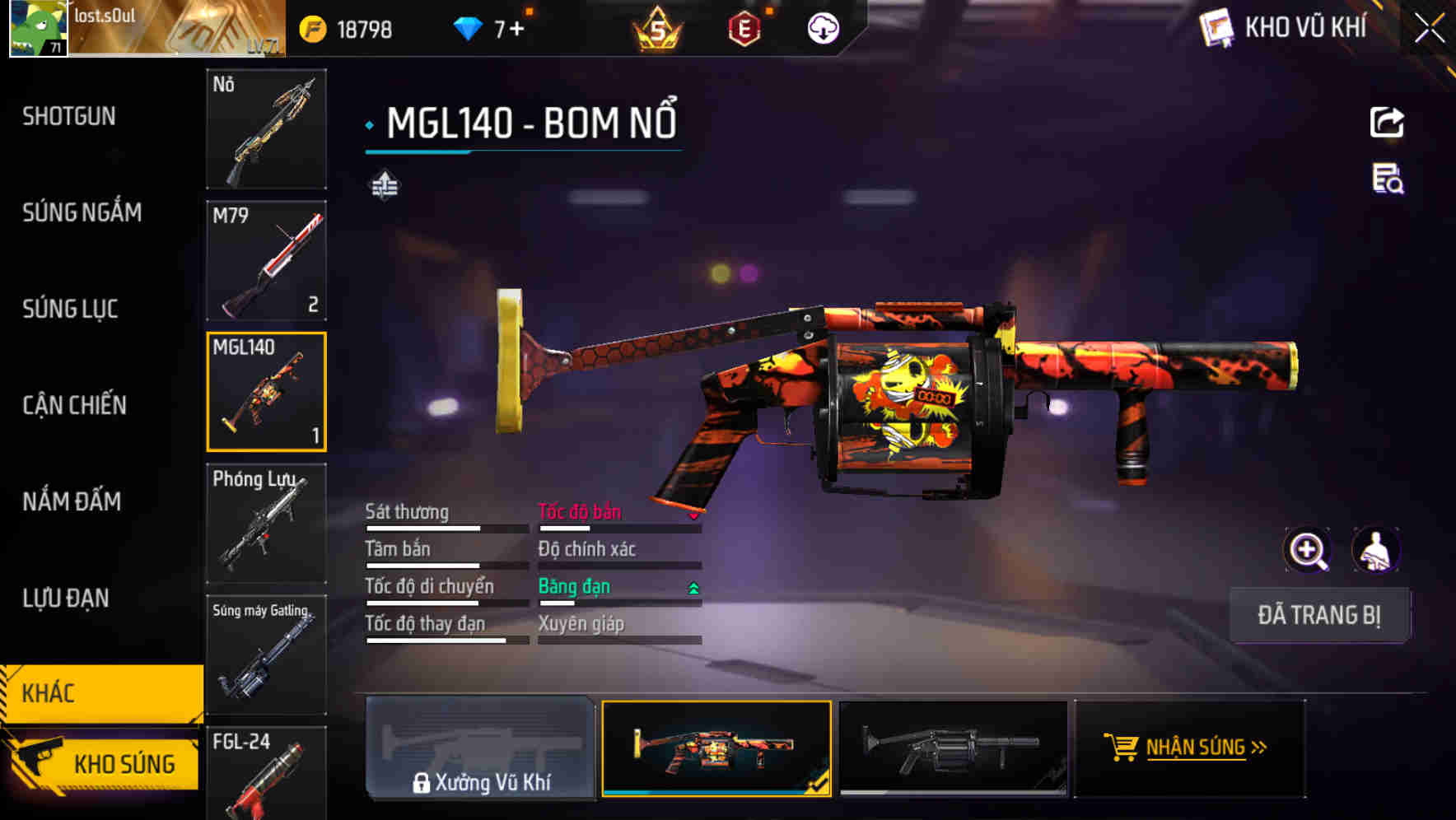
Task: Expand the Băng đạn green arrows indicator
Action: [693, 588]
